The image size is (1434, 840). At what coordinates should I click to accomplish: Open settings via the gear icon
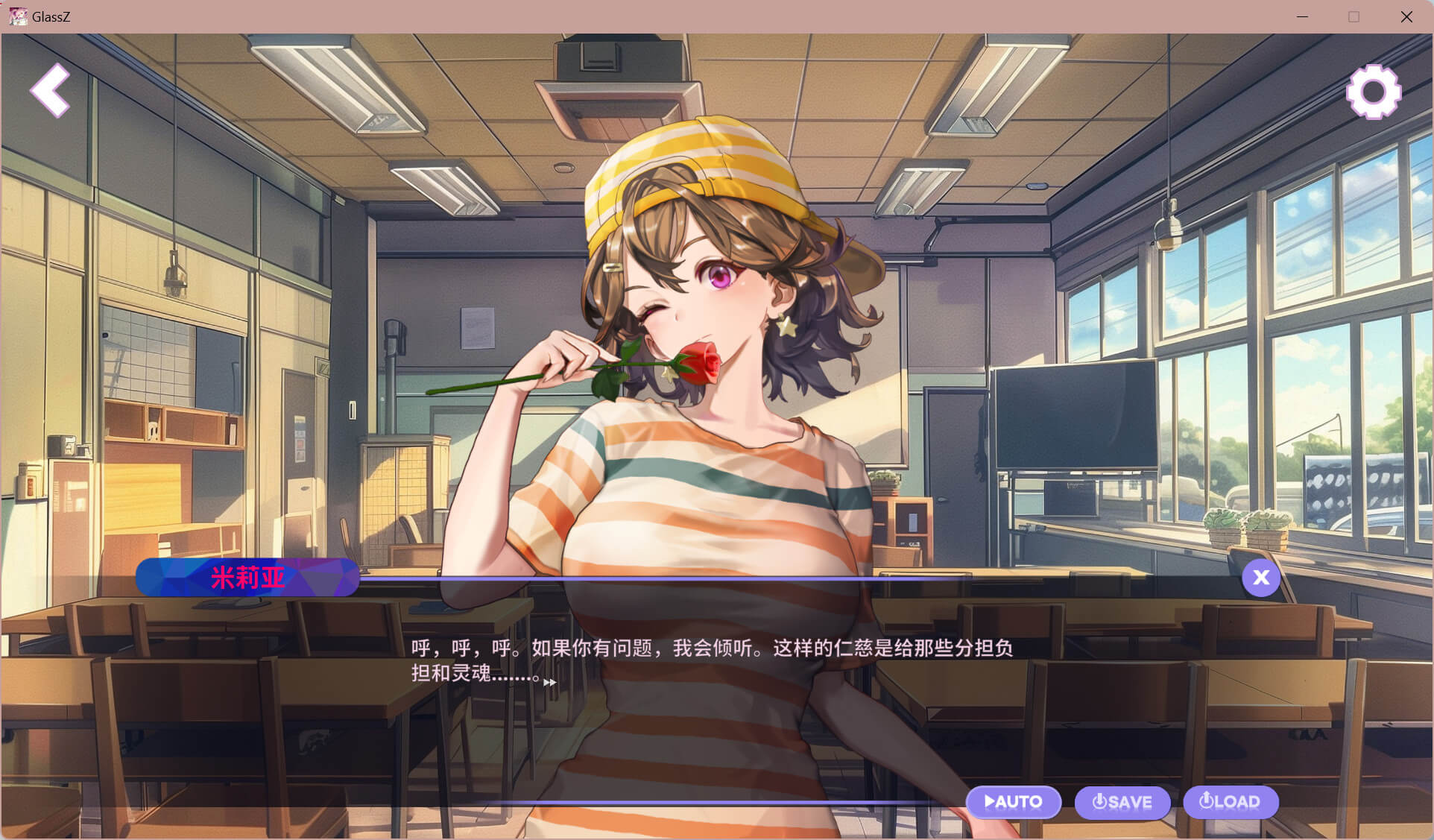click(1373, 92)
